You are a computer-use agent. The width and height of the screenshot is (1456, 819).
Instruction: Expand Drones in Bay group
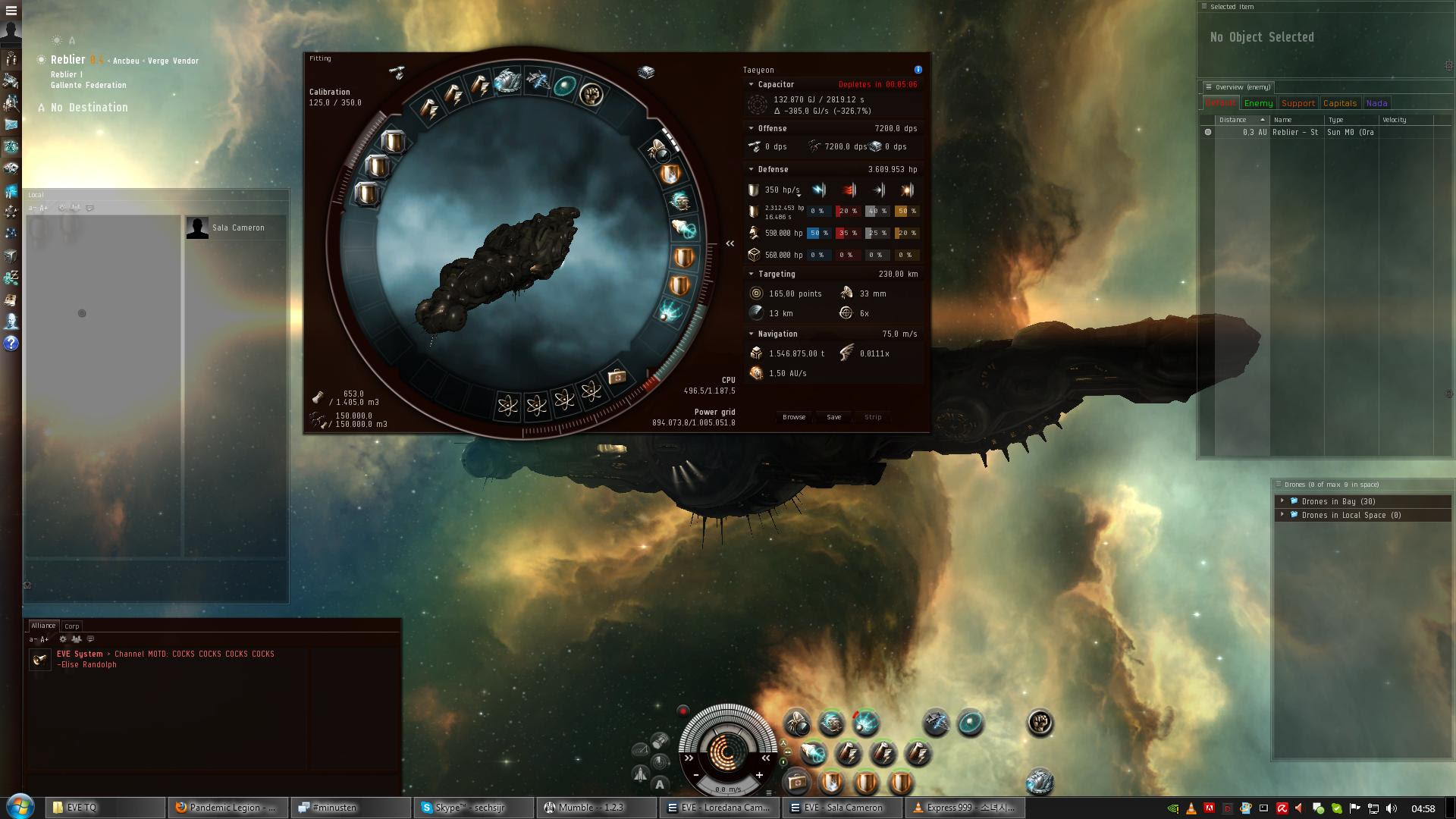point(1282,501)
